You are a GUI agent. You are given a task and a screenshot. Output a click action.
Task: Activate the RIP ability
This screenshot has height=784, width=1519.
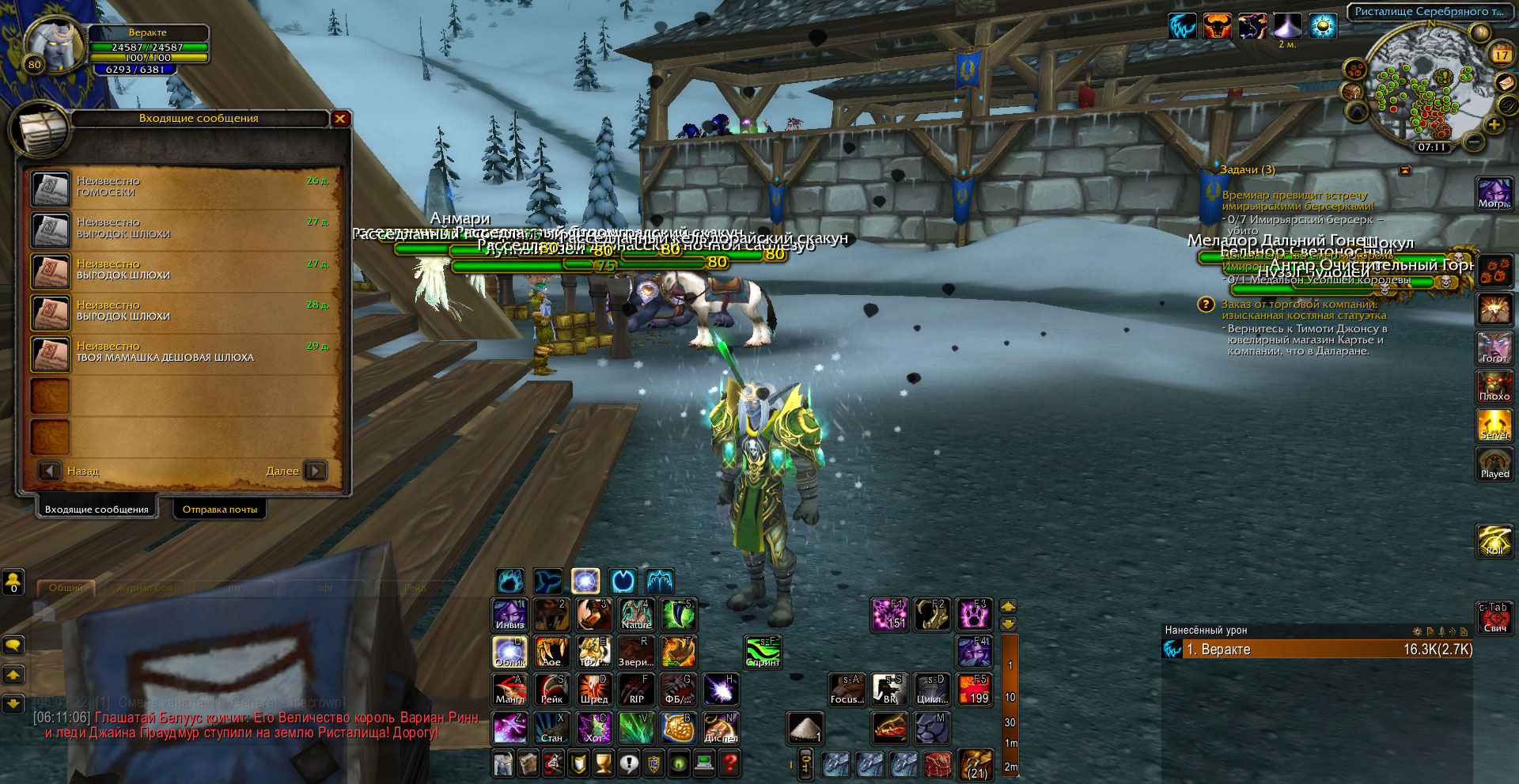point(636,689)
